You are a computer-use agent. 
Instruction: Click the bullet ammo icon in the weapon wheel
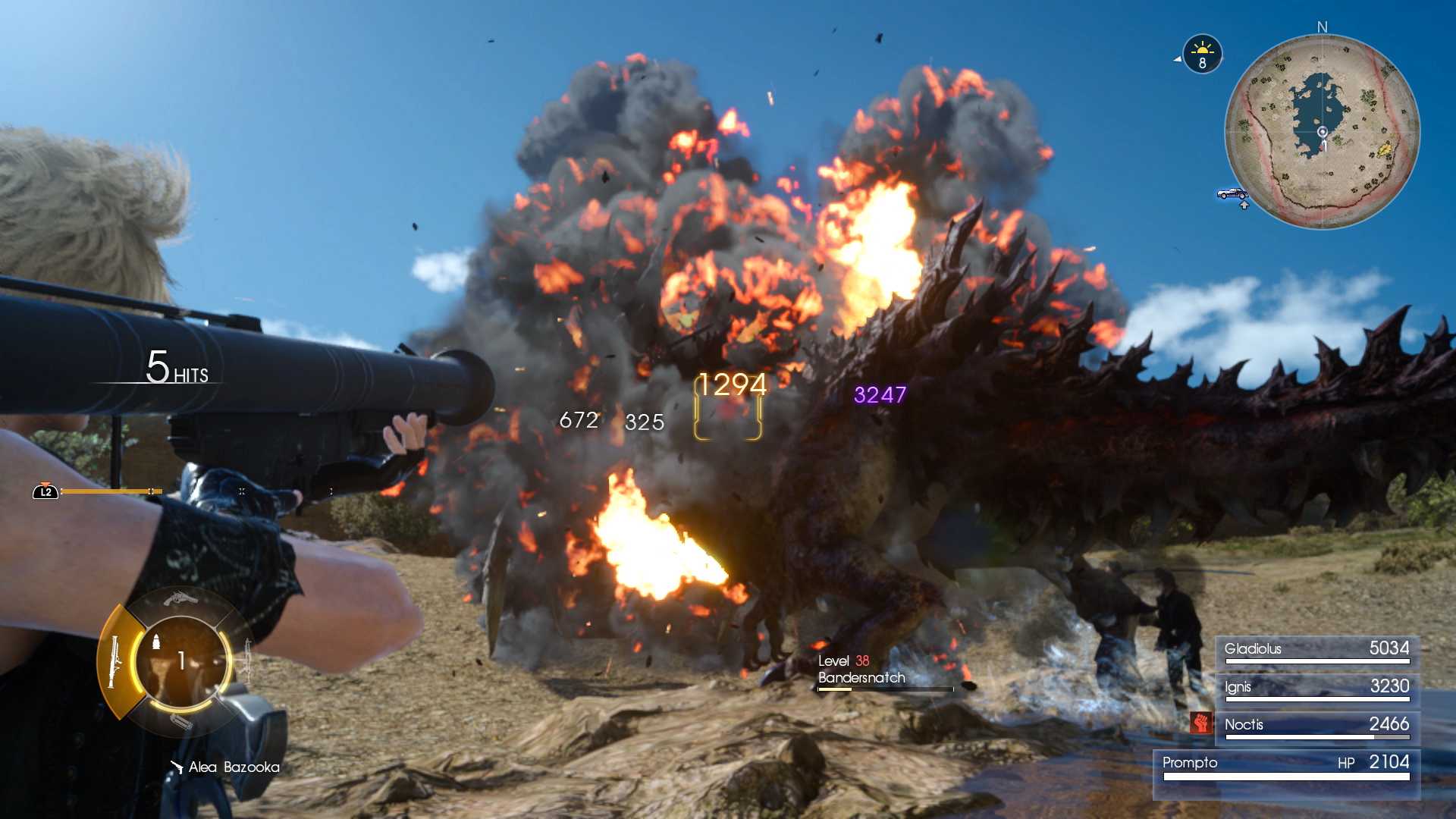pos(157,642)
